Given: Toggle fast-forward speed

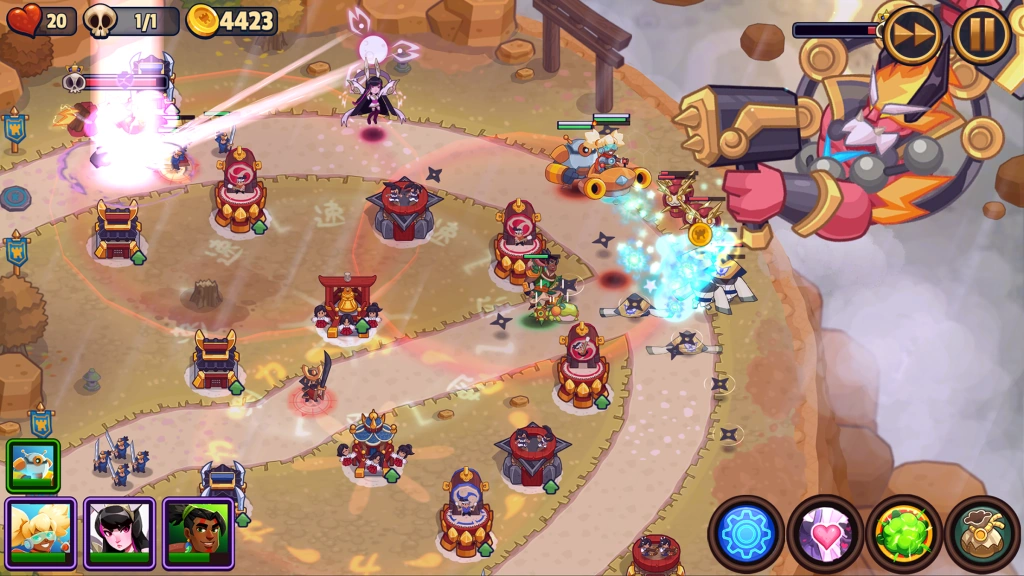Looking at the screenshot, I should [x=912, y=35].
